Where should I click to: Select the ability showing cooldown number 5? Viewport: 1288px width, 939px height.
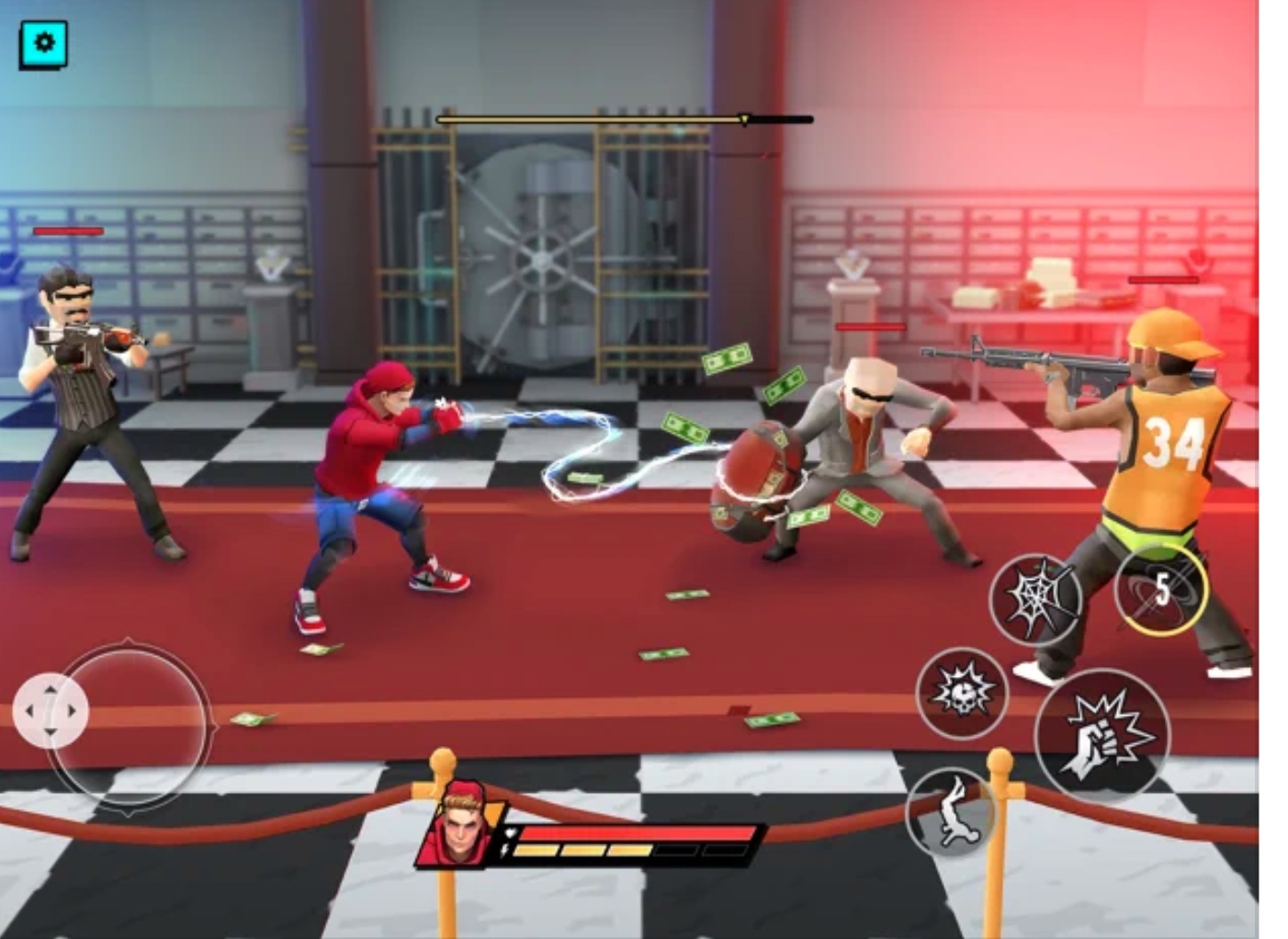[x=1160, y=589]
